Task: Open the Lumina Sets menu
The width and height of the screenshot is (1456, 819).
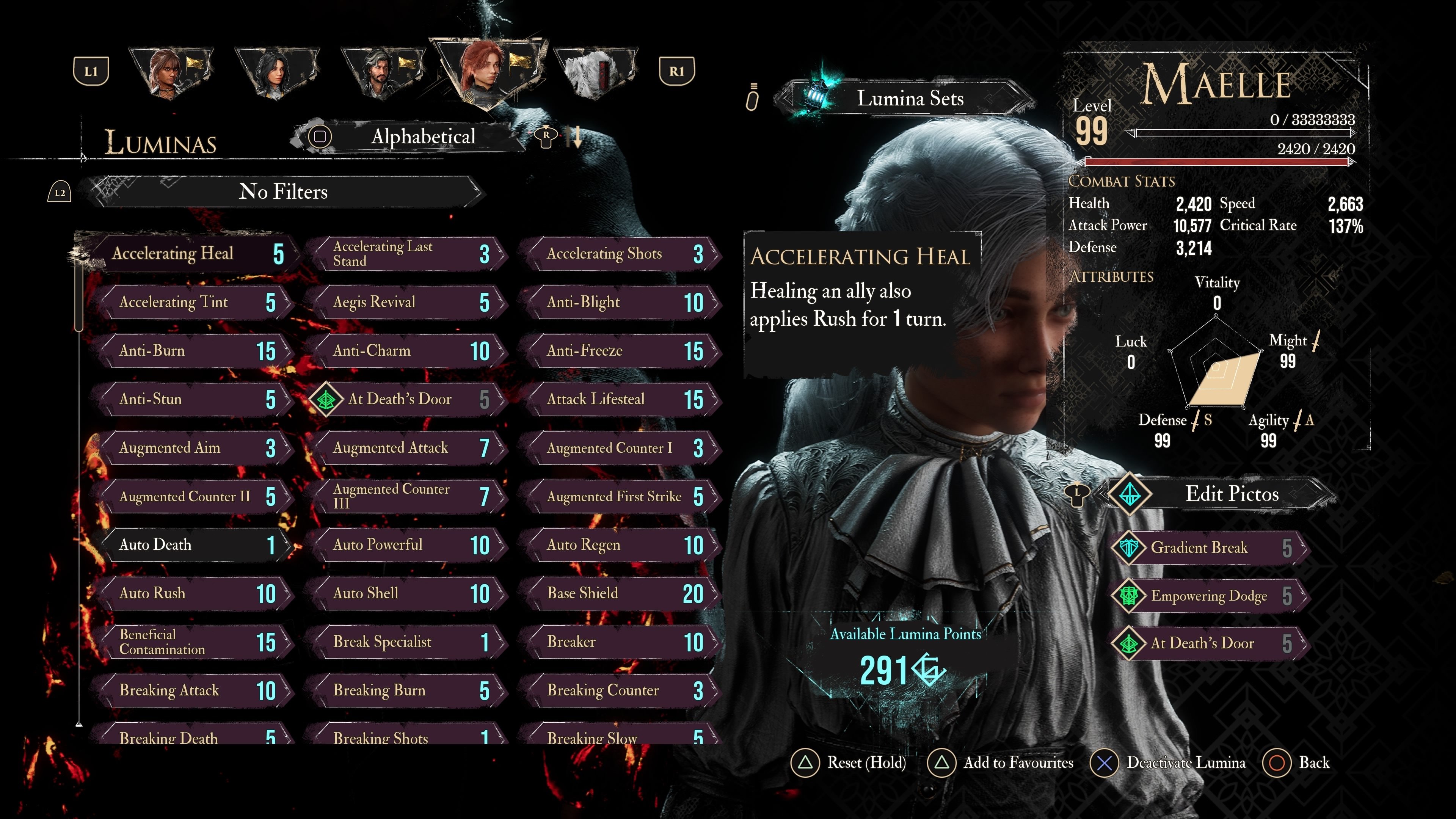Action: 909,99
